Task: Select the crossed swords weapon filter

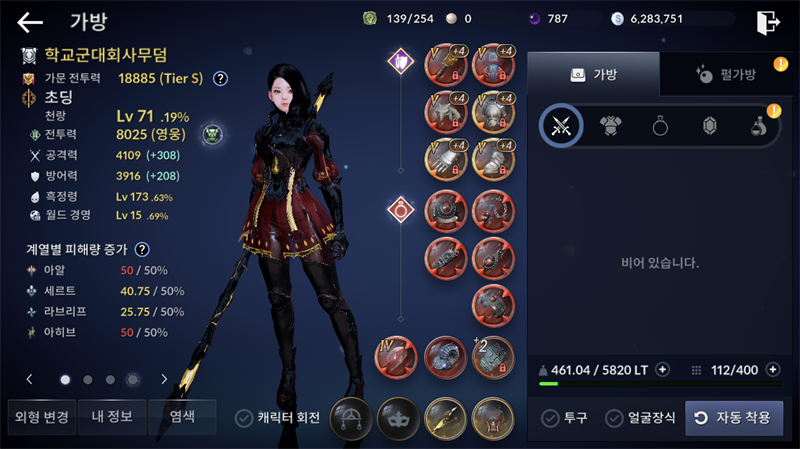Action: [561, 126]
